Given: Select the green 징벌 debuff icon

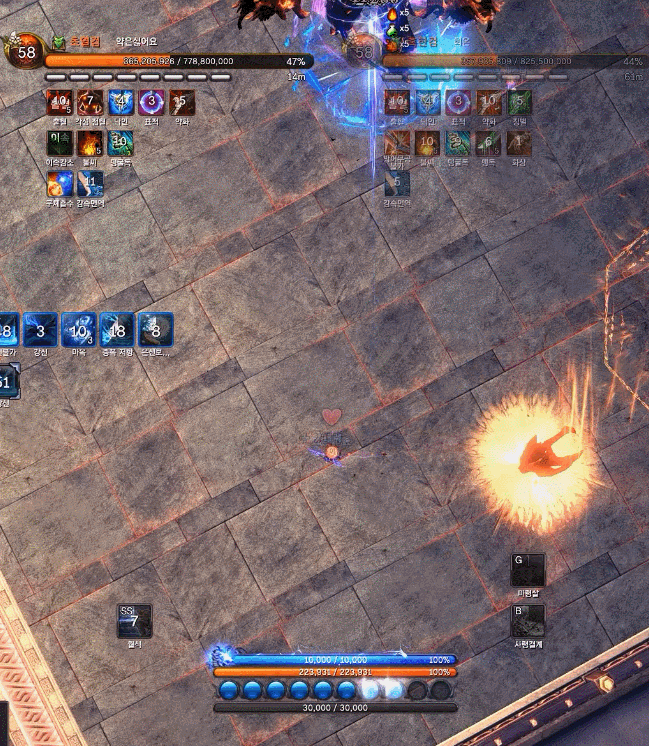Looking at the screenshot, I should click(518, 102).
